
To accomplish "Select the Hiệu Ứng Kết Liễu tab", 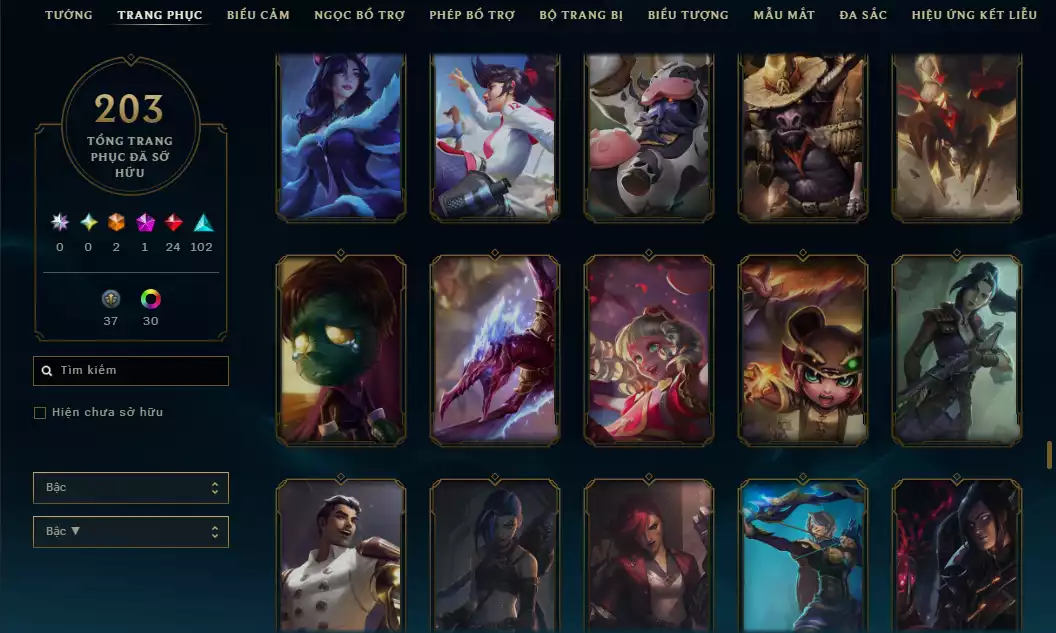I will pos(975,15).
